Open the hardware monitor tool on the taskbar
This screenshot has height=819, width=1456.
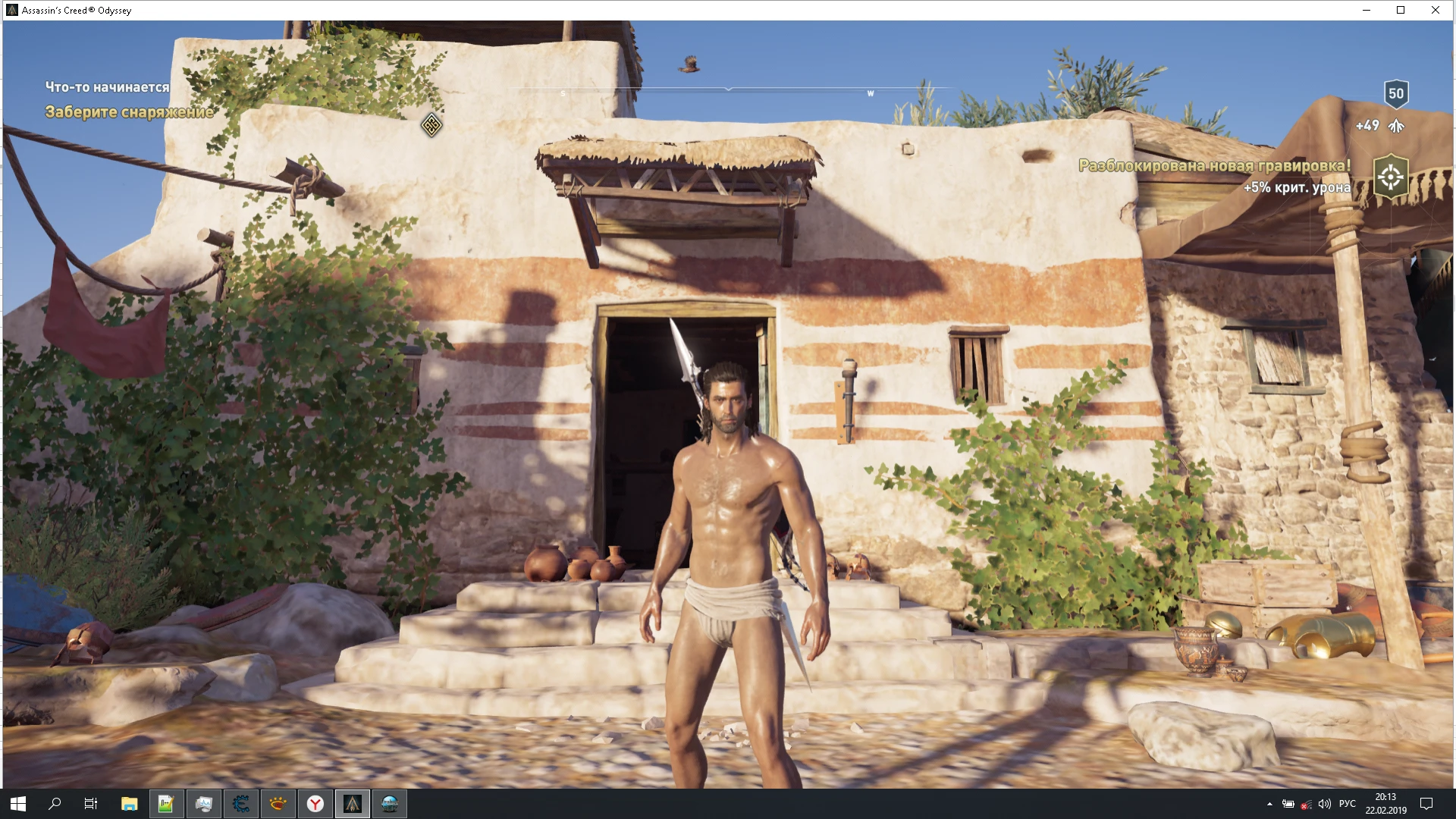click(203, 805)
